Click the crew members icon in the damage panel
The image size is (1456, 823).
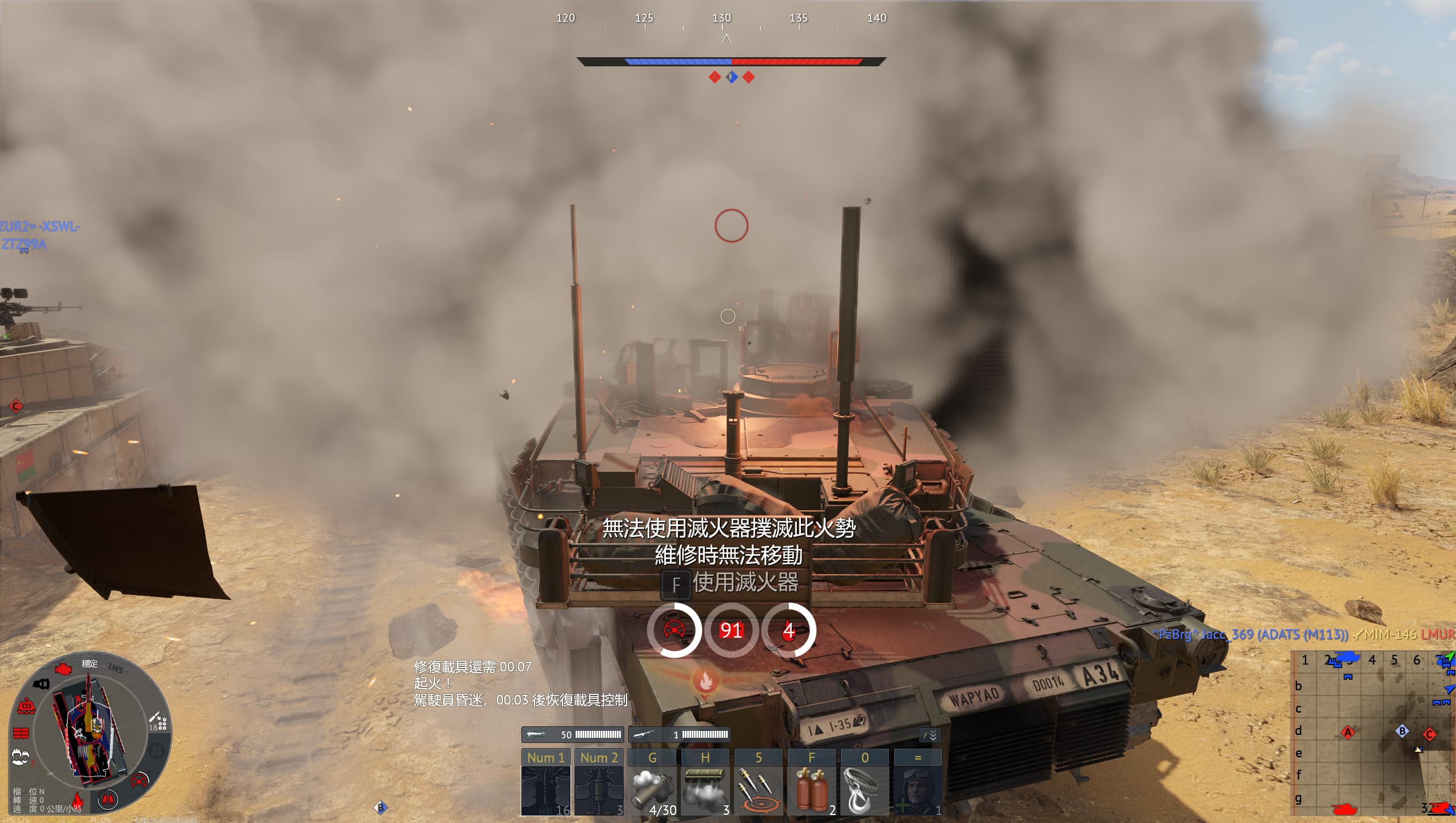point(21,757)
